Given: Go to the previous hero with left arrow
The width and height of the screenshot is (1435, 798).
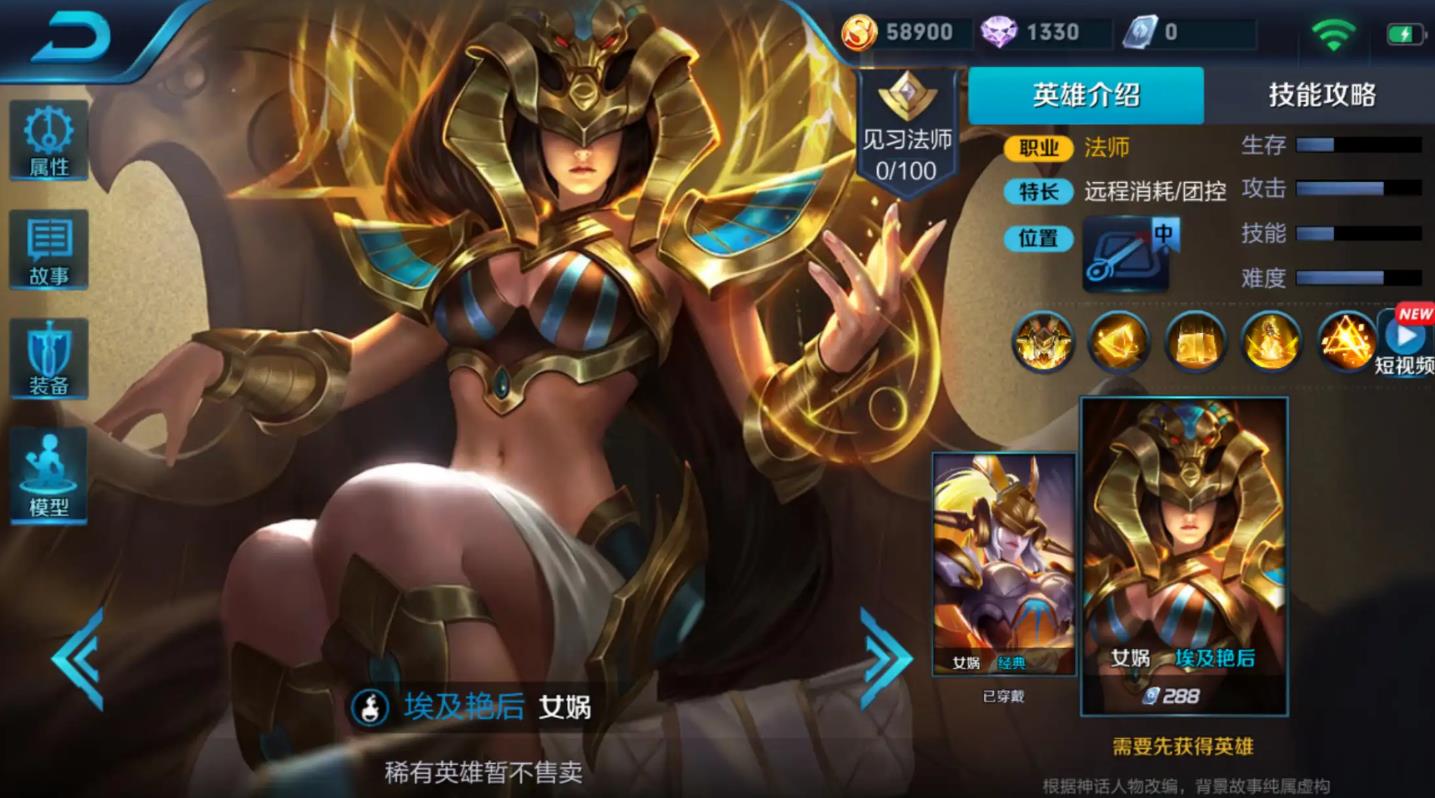Looking at the screenshot, I should click(78, 660).
